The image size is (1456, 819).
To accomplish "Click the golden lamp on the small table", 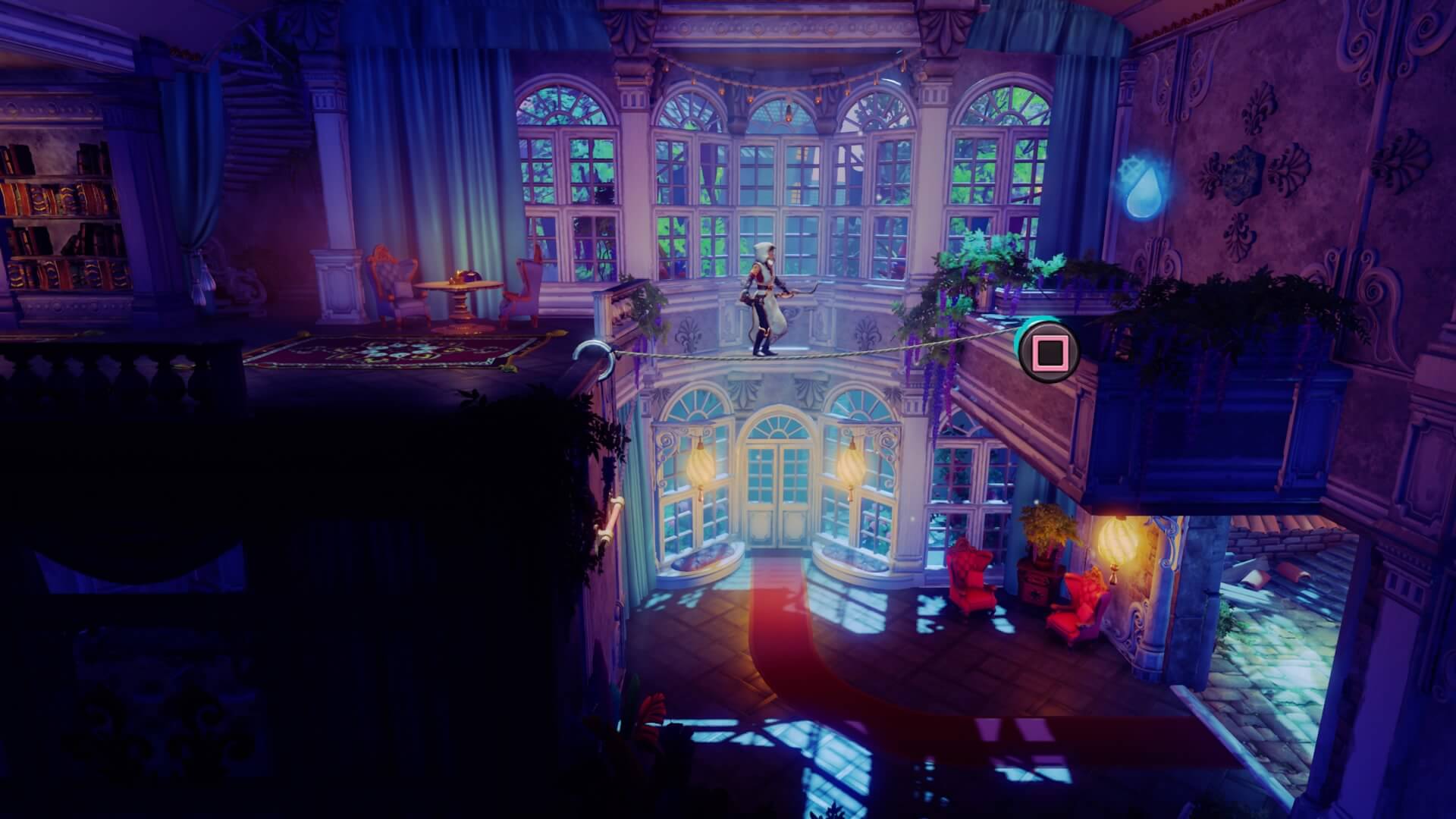I will click(460, 275).
